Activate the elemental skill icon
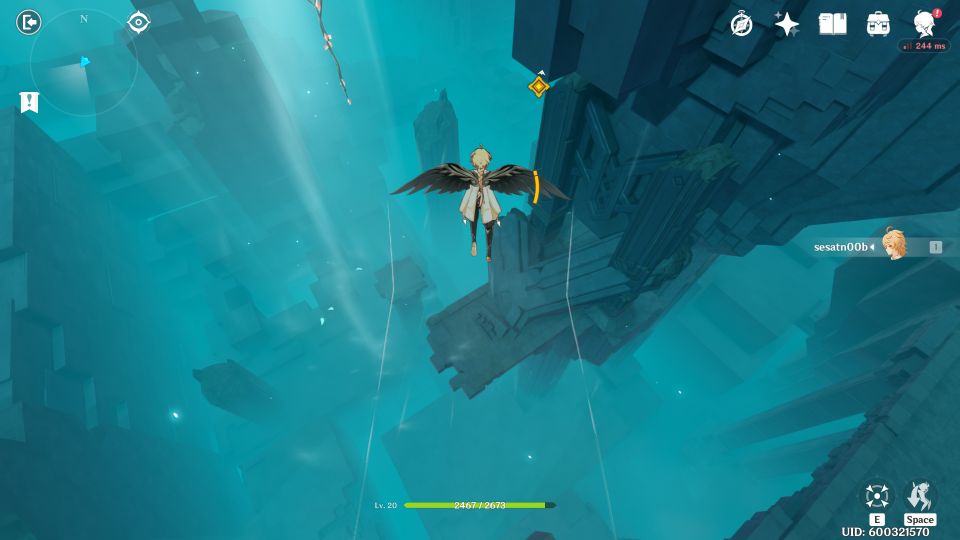Viewport: 960px width, 540px height. click(x=877, y=497)
